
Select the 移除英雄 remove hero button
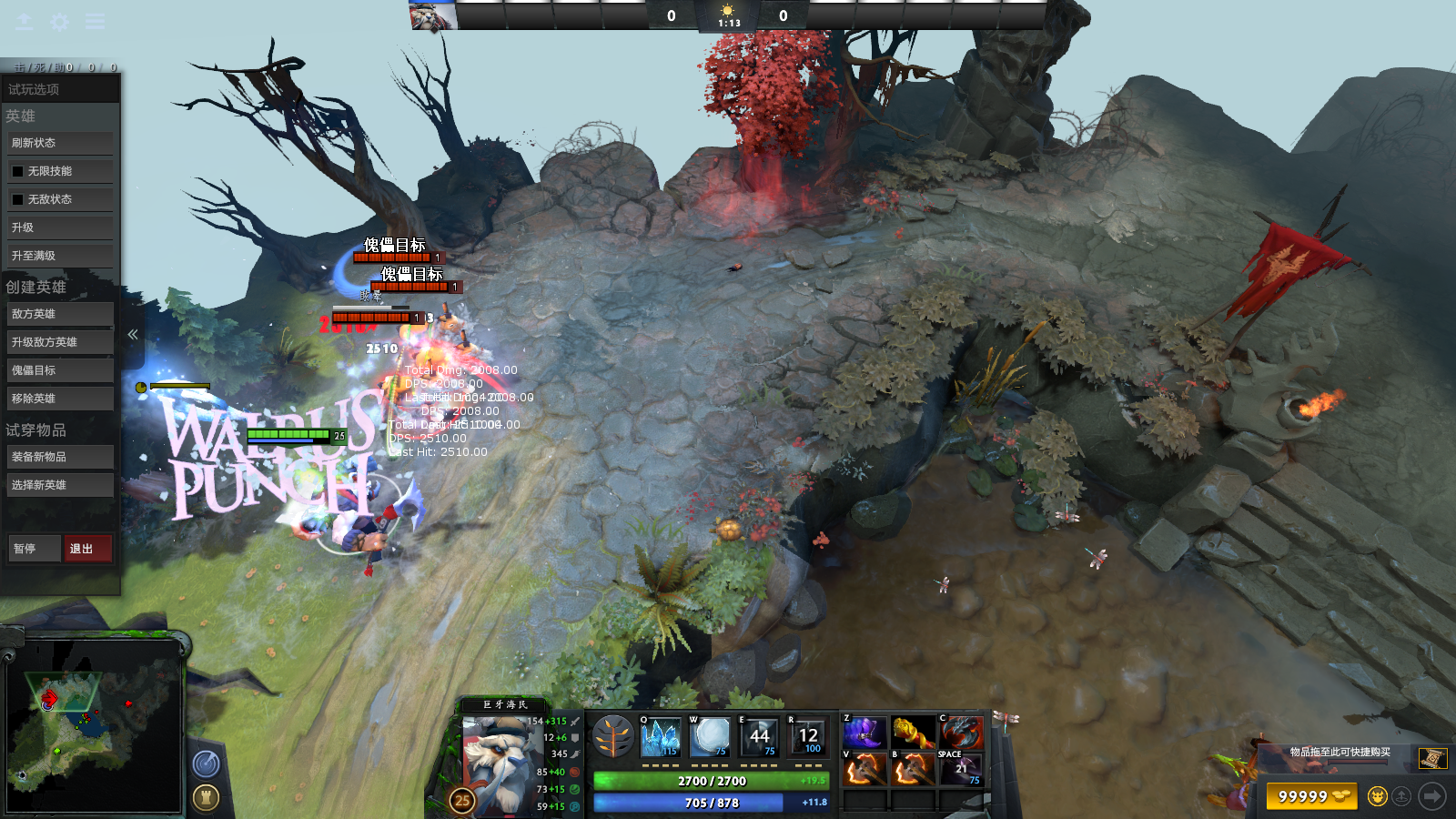60,399
